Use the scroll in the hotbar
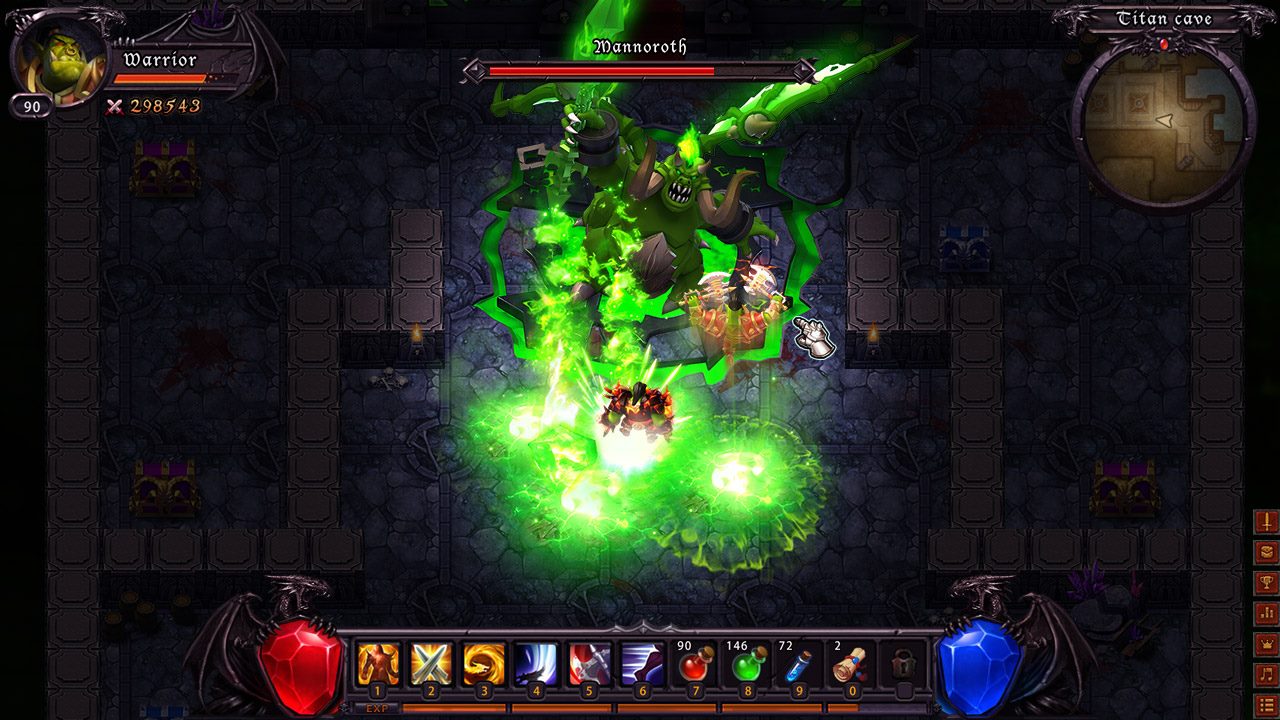This screenshot has height=720, width=1280. pyautogui.click(x=851, y=664)
